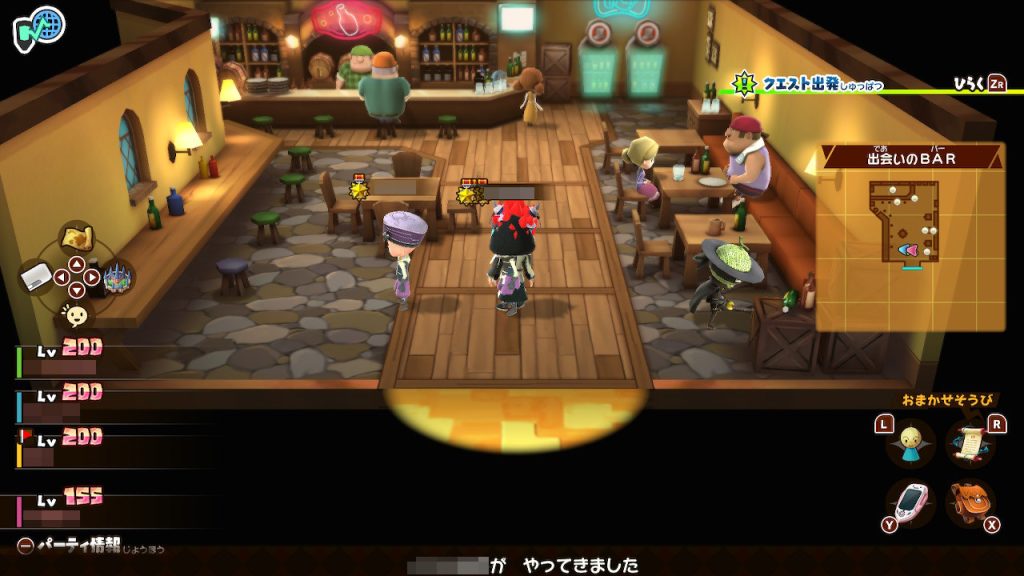Open the parchment scroll icon
This screenshot has width=1024, height=576.
point(971,443)
